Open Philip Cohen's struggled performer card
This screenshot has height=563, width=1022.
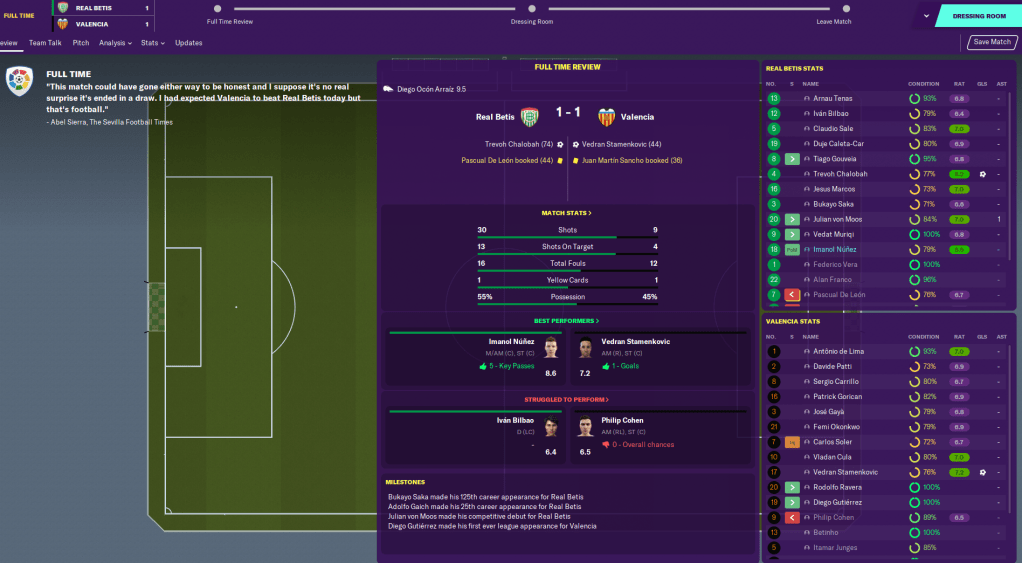[660, 436]
